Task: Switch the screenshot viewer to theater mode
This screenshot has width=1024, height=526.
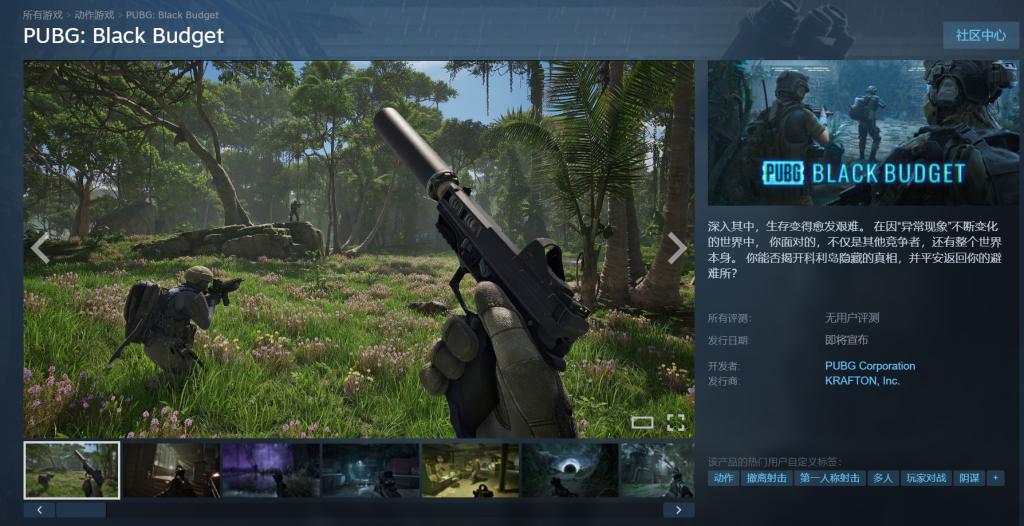Action: (642, 422)
